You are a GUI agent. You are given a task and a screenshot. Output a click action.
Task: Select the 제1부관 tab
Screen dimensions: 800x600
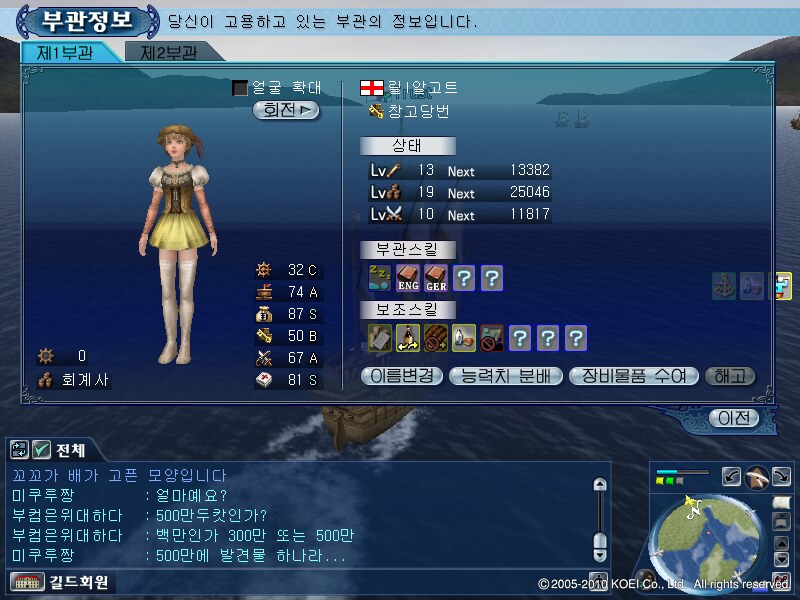[65, 53]
